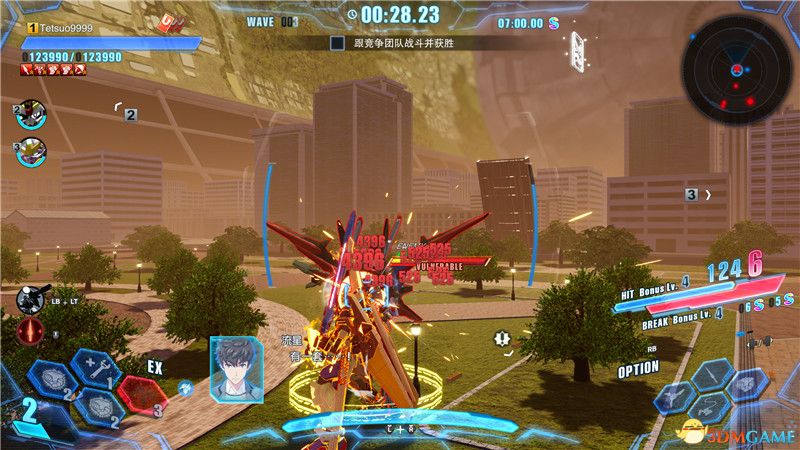Screen dimensions: 800x450
Task: Activate the red sword burst icon
Action: pos(30,331)
